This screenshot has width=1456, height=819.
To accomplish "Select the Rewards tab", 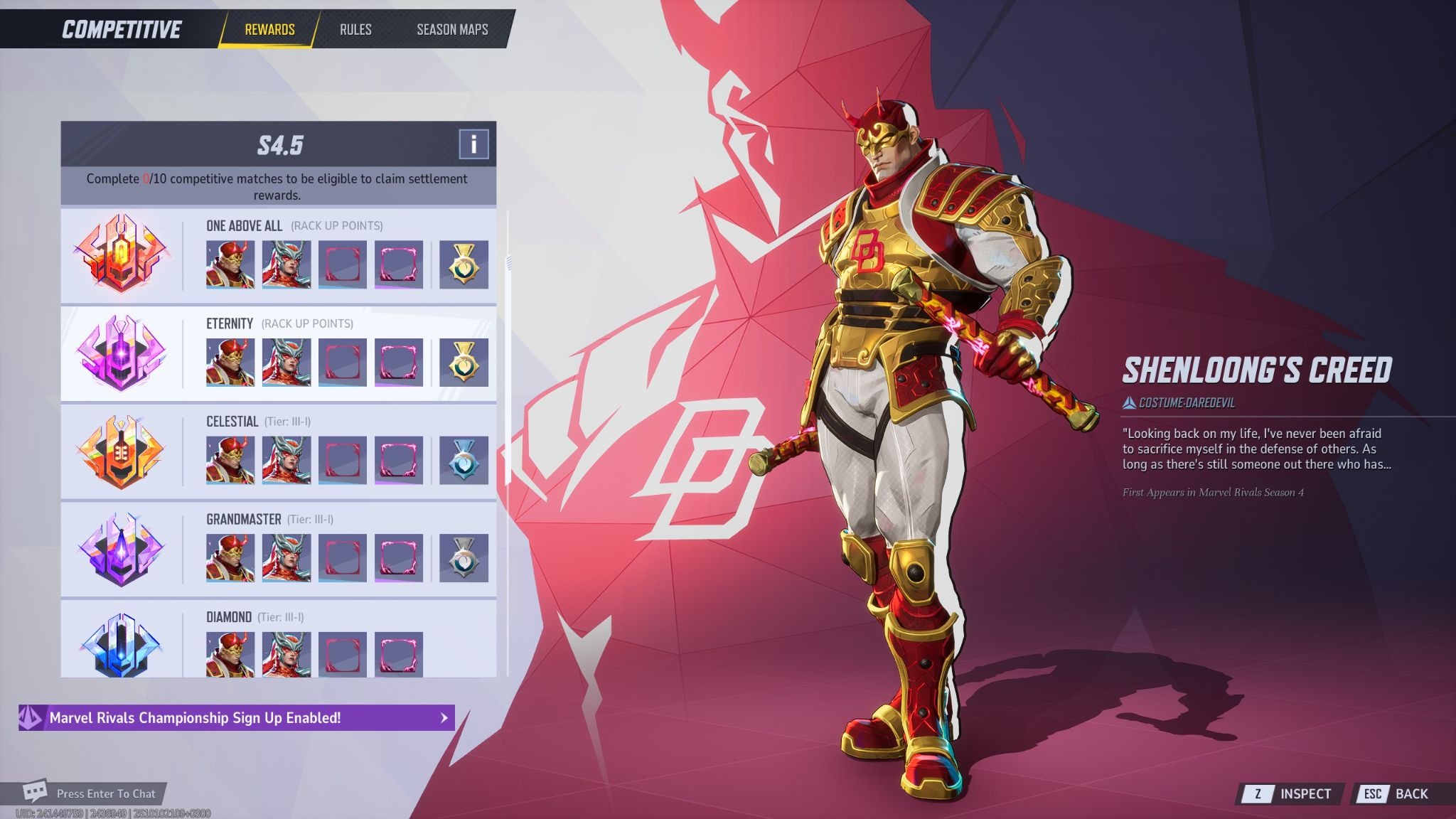I will click(269, 30).
